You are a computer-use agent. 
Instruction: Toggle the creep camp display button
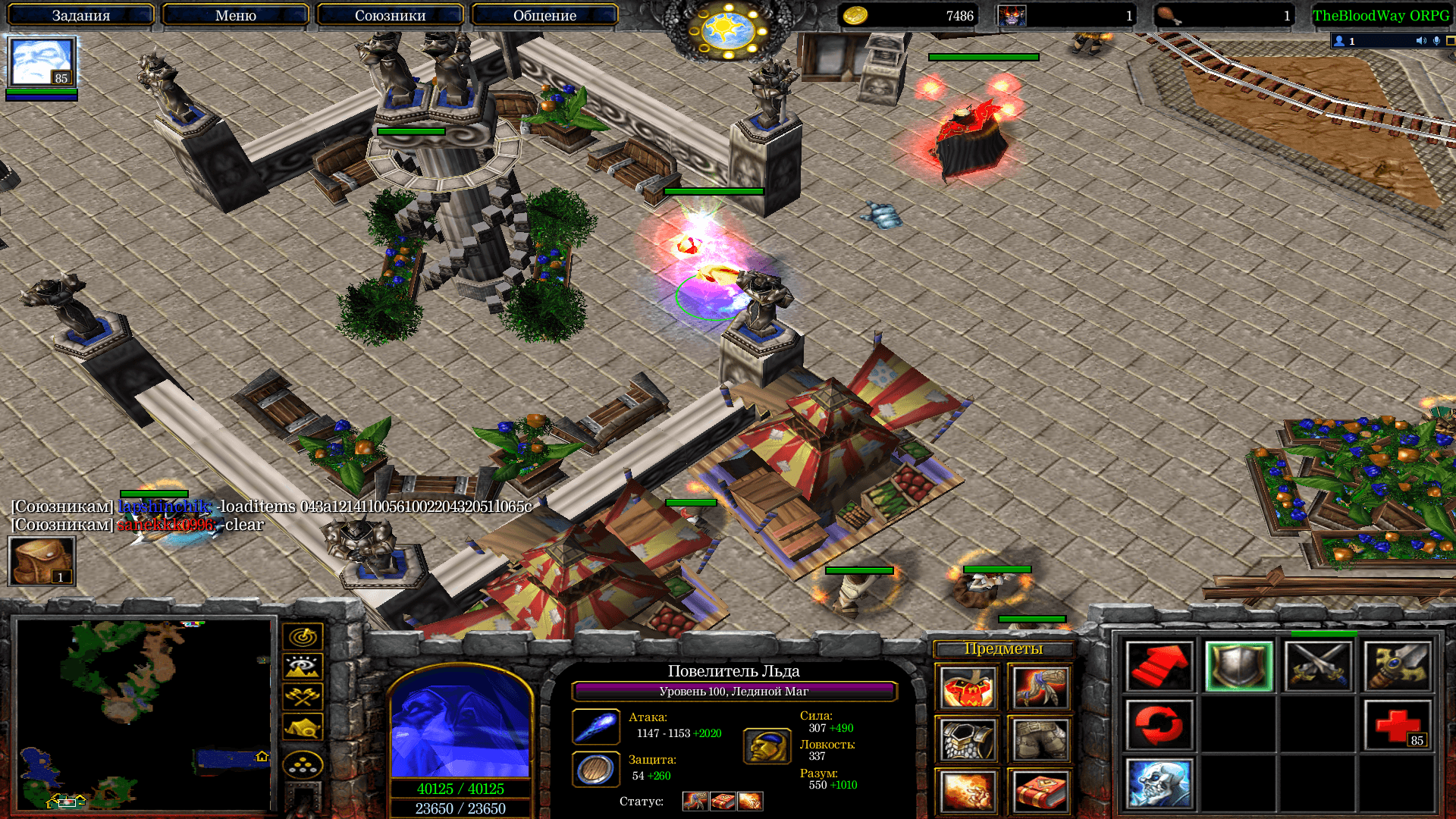[303, 726]
